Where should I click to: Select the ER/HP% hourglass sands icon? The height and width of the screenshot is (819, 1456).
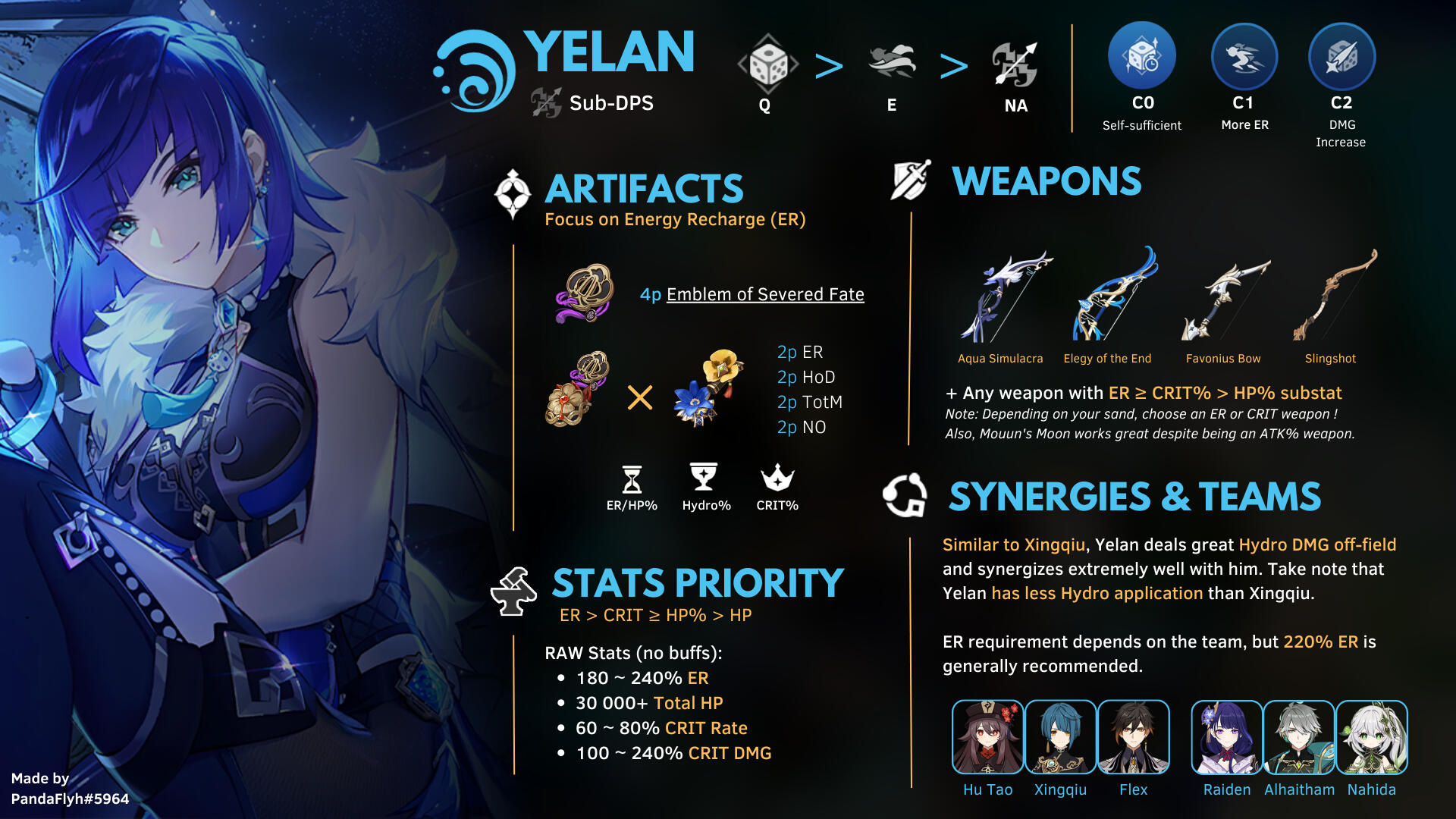(632, 479)
